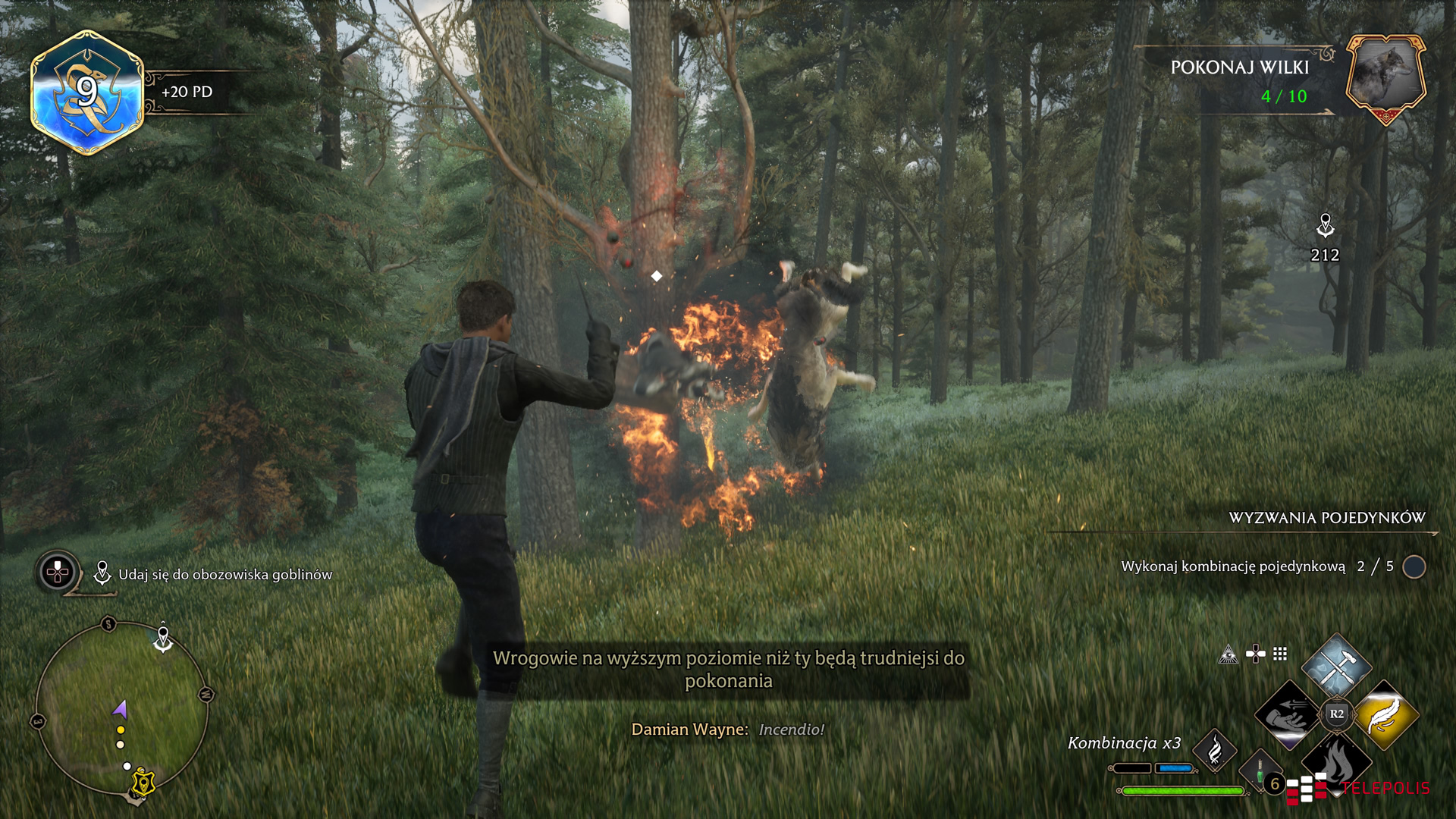The width and height of the screenshot is (1456, 819).
Task: Open the spell set grid icon
Action: [x=1280, y=654]
